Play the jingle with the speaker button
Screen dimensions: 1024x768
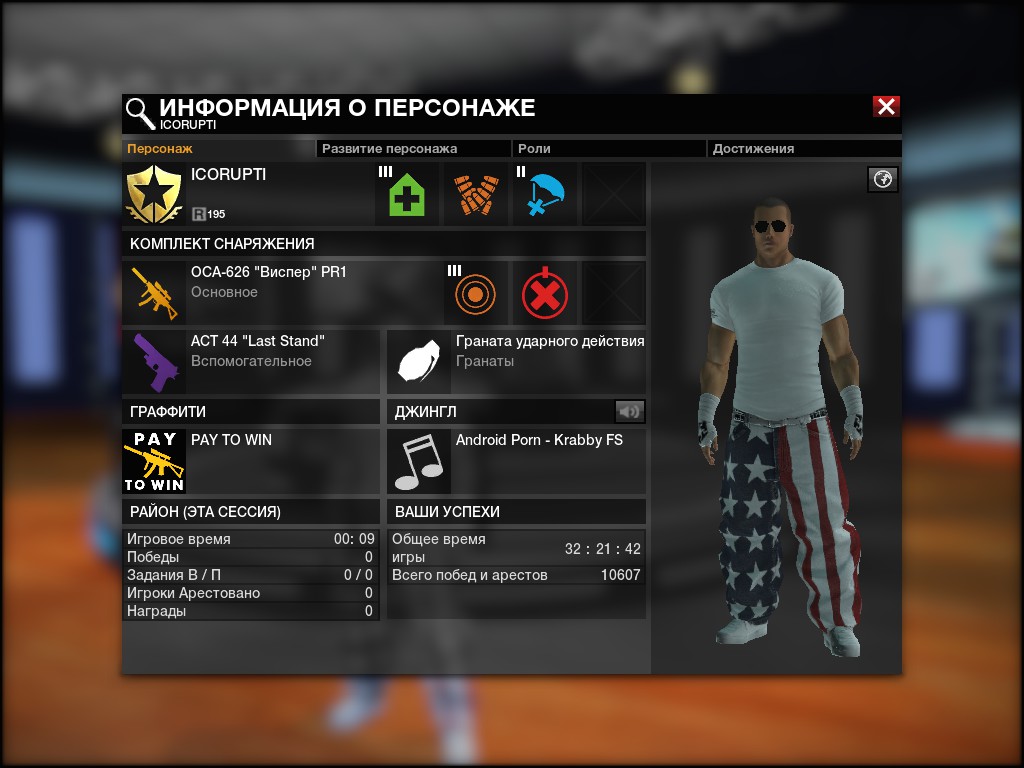pos(629,411)
